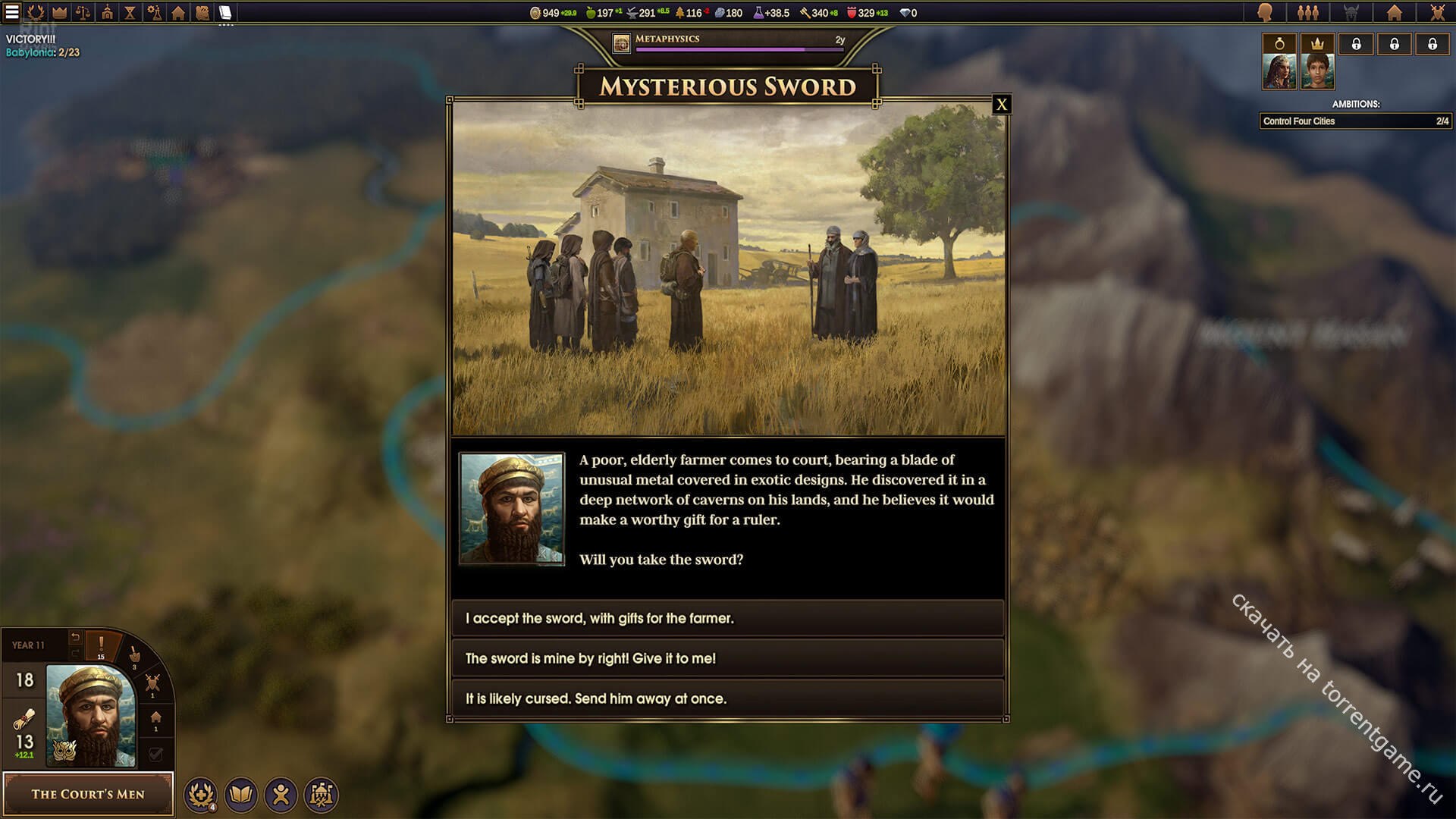Accept the sword with gifts for the farmer
This screenshot has height=819, width=1456.
(727, 618)
